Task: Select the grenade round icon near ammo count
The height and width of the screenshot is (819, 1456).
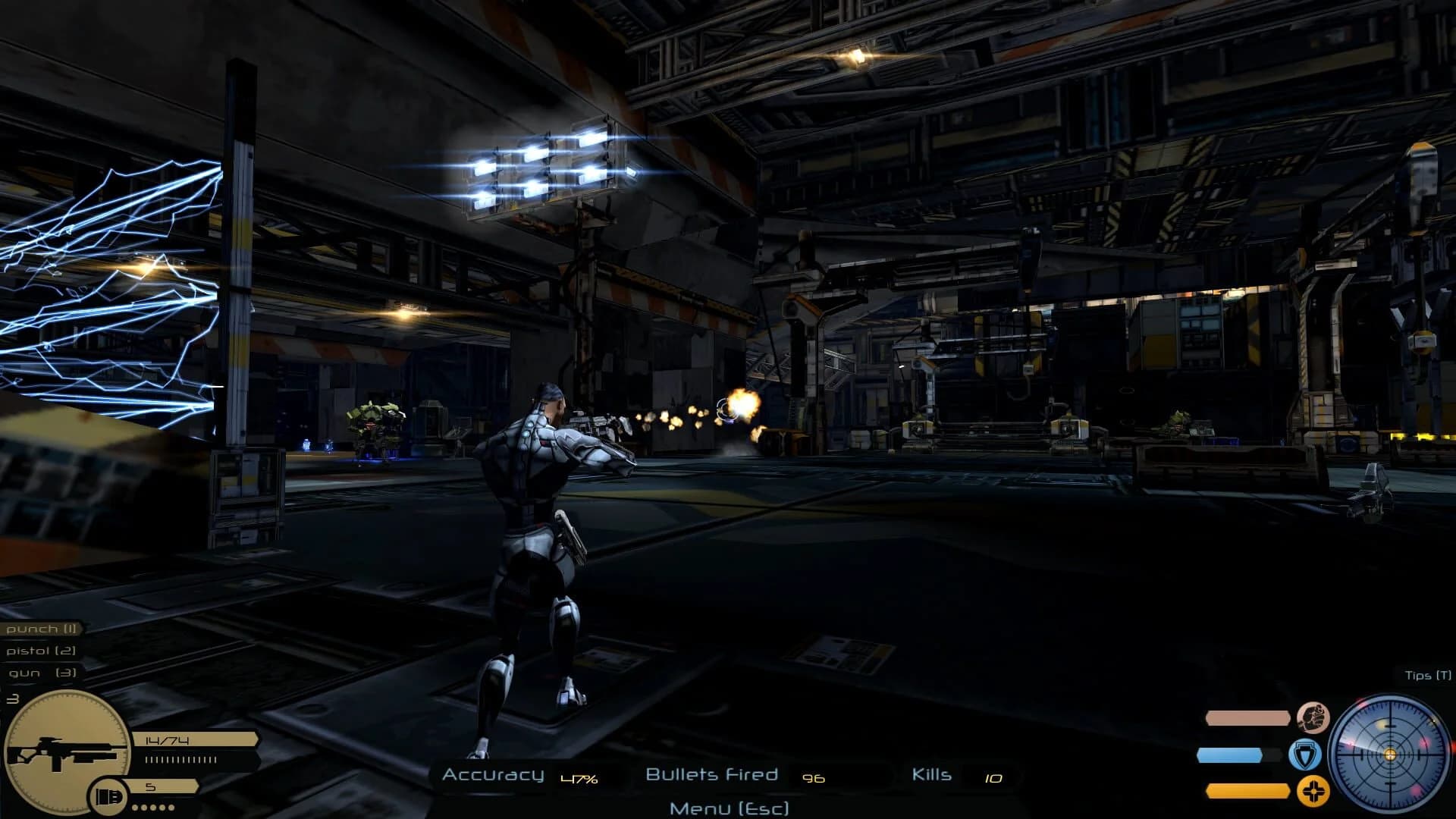Action: [108, 795]
